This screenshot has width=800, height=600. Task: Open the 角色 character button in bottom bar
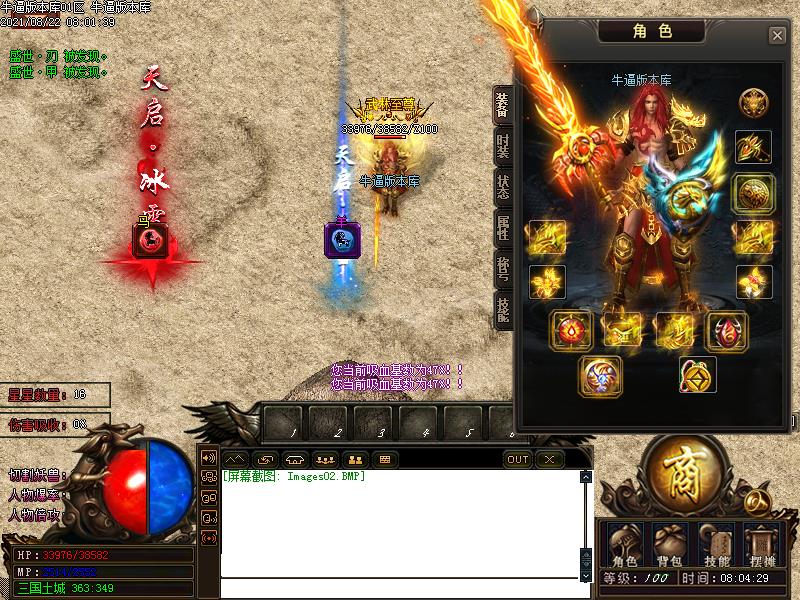click(x=624, y=546)
